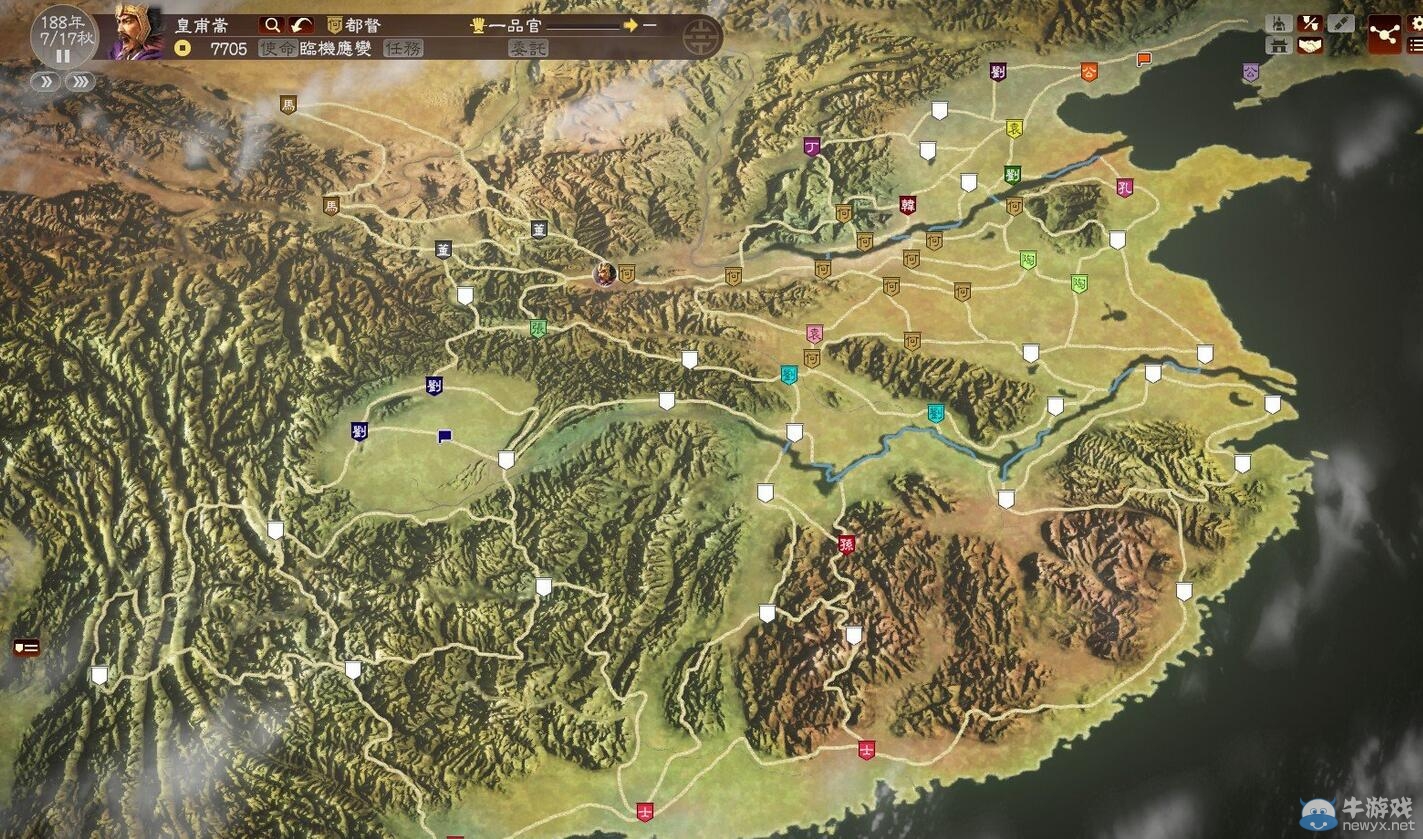The height and width of the screenshot is (839, 1423).
Task: Open Huangfu Song's character portrait
Action: (138, 31)
